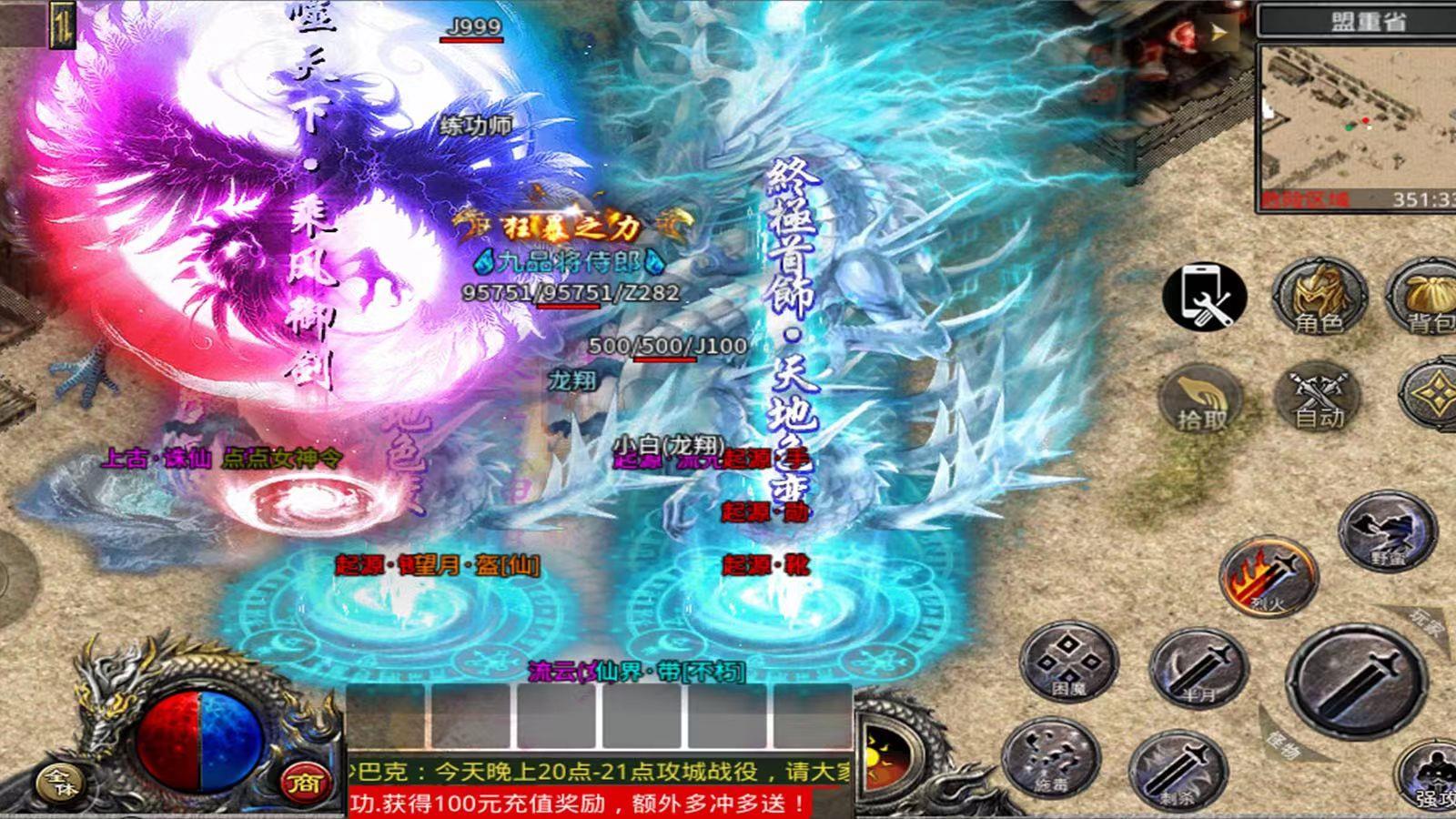Viewport: 1456px width, 819px height.
Task: Cast the 施毒 poison skill
Action: (1051, 758)
